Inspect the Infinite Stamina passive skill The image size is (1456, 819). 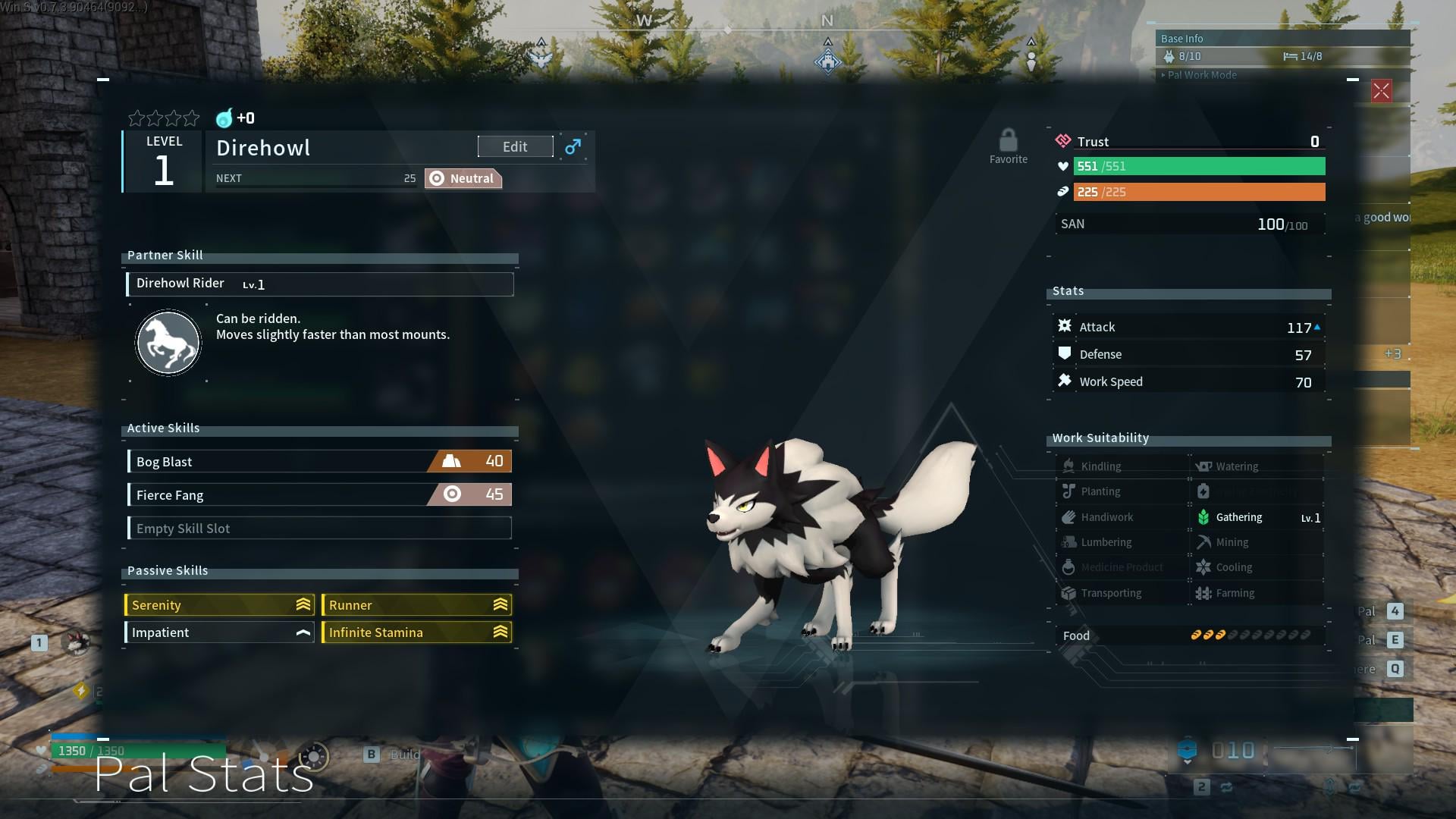pyautogui.click(x=416, y=632)
